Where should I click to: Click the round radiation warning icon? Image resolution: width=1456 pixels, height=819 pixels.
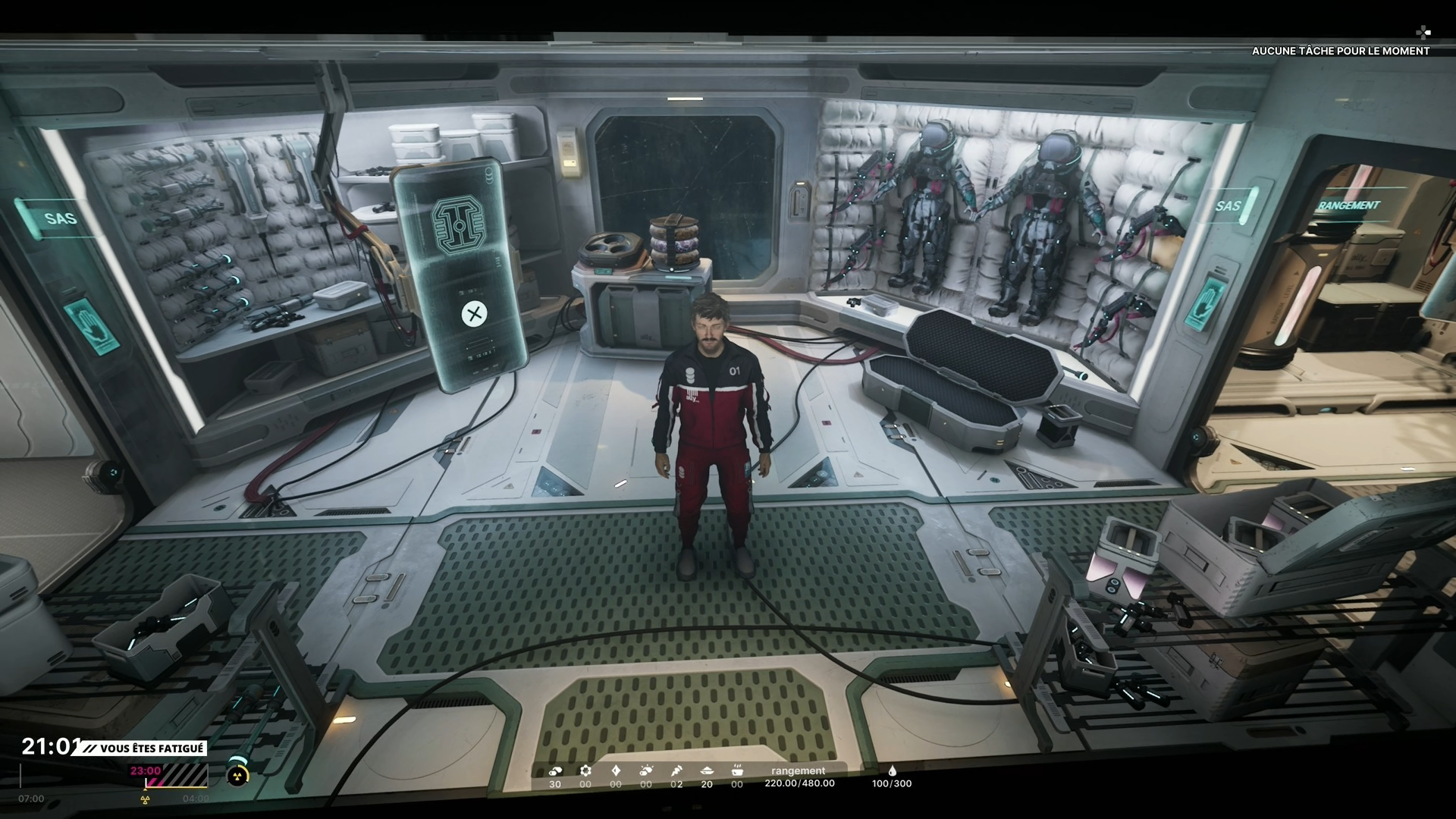237,775
